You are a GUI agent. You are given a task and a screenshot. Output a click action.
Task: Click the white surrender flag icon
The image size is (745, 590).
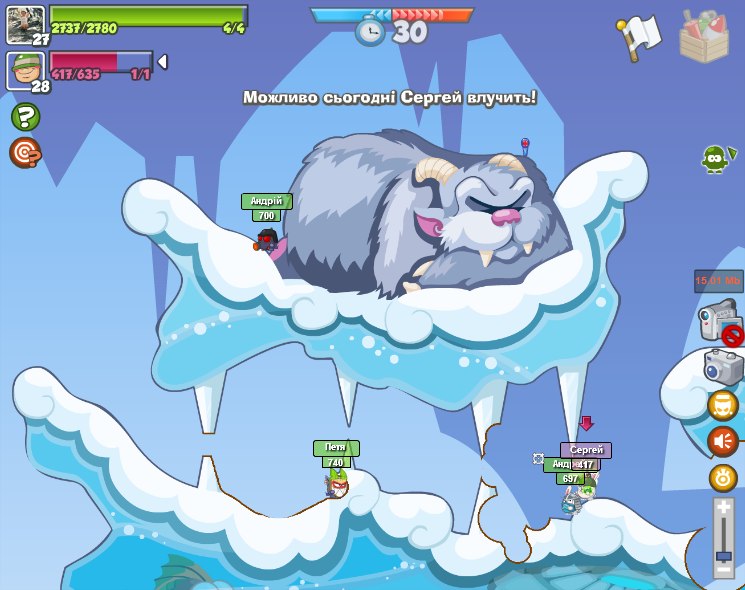640,36
